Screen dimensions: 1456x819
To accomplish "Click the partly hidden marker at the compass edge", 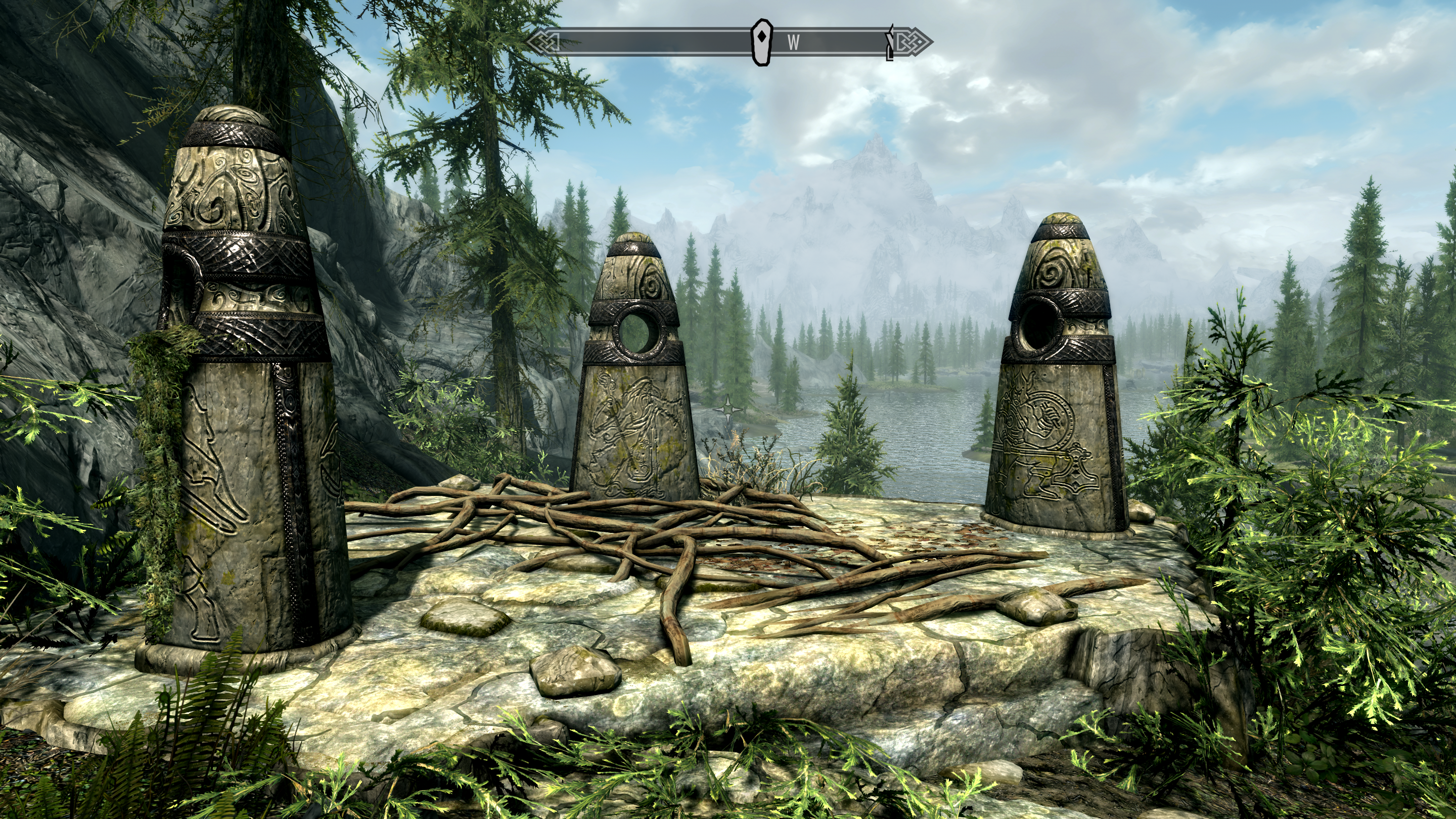I will click(x=889, y=42).
